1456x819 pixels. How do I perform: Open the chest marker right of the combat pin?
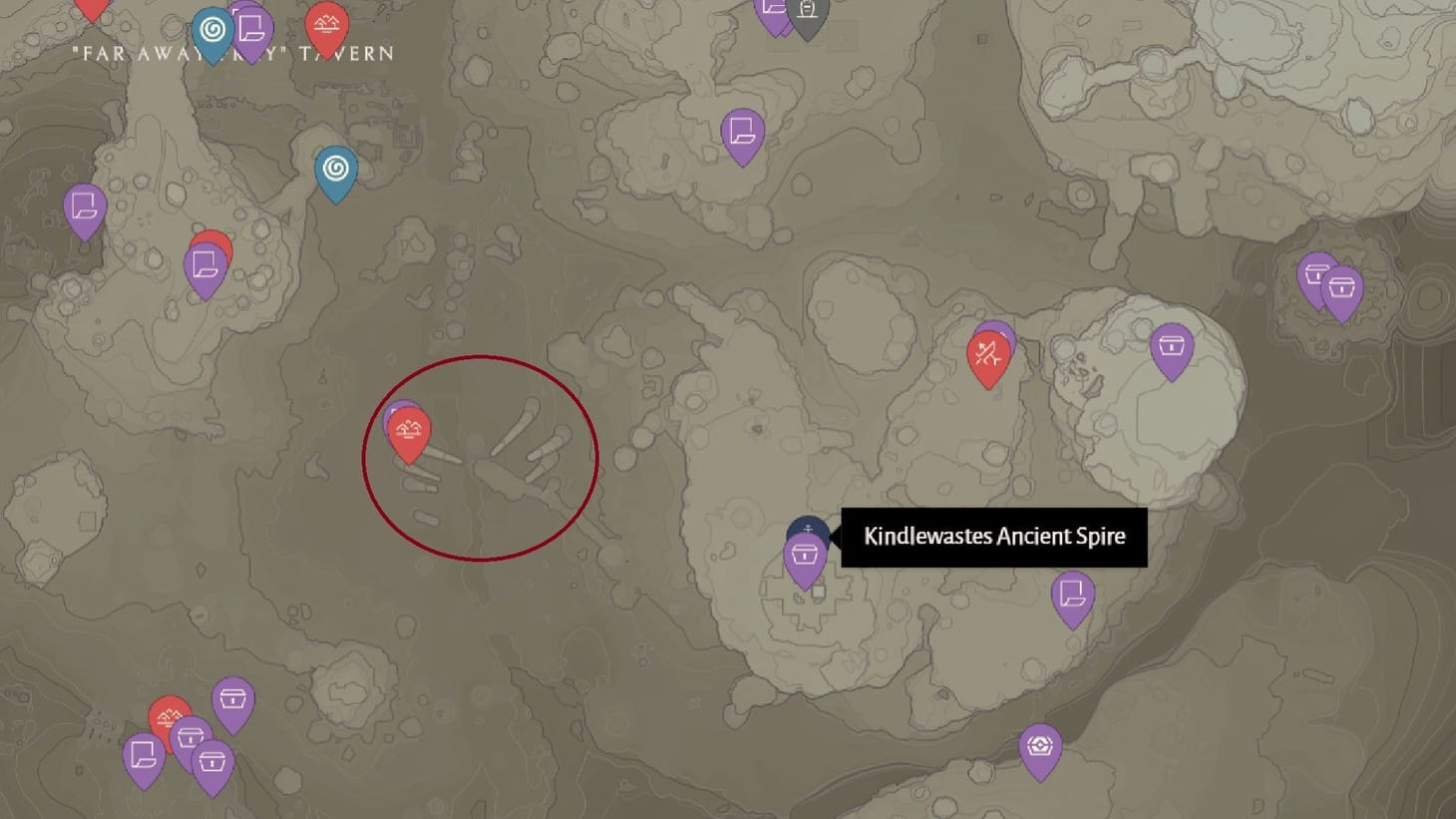pyautogui.click(x=1174, y=347)
